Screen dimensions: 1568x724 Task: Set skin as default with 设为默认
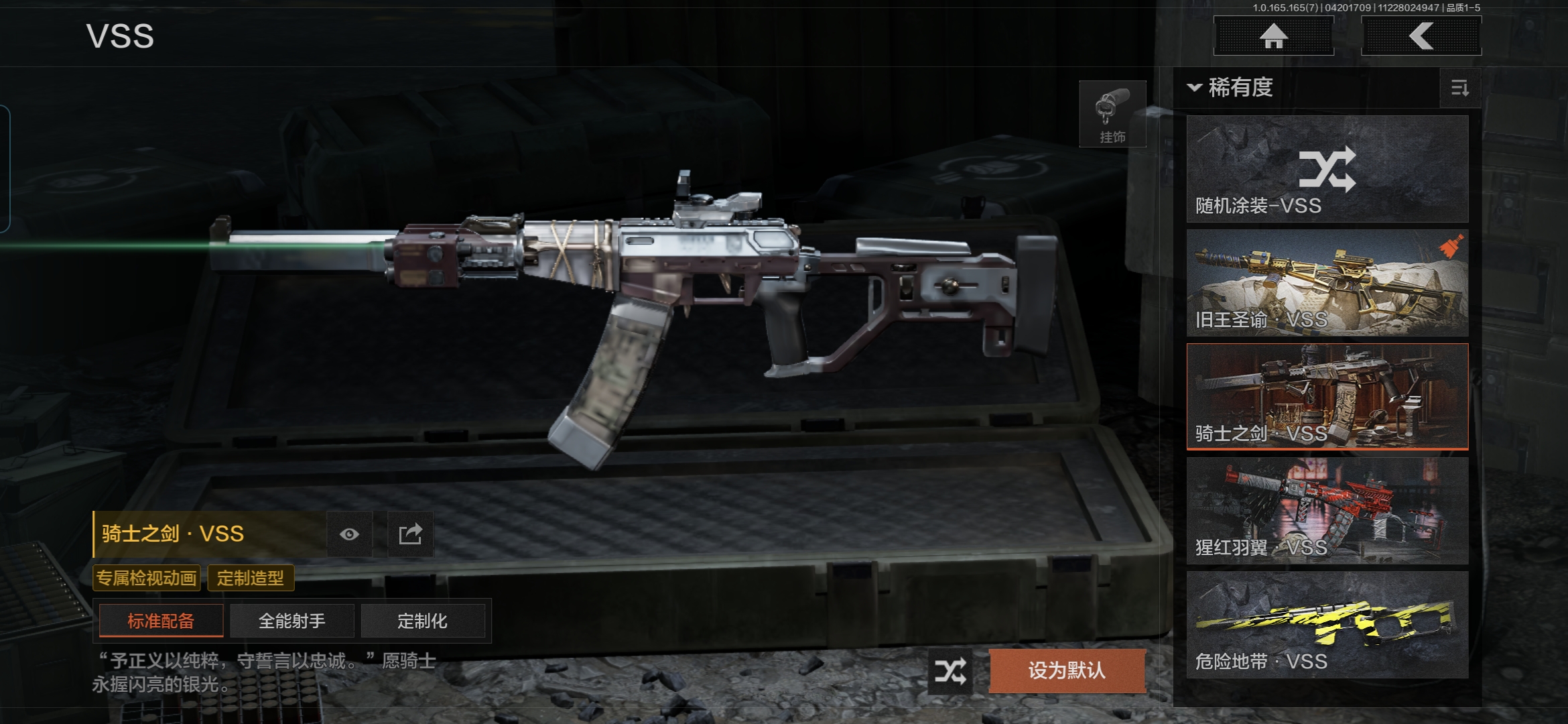[1067, 670]
